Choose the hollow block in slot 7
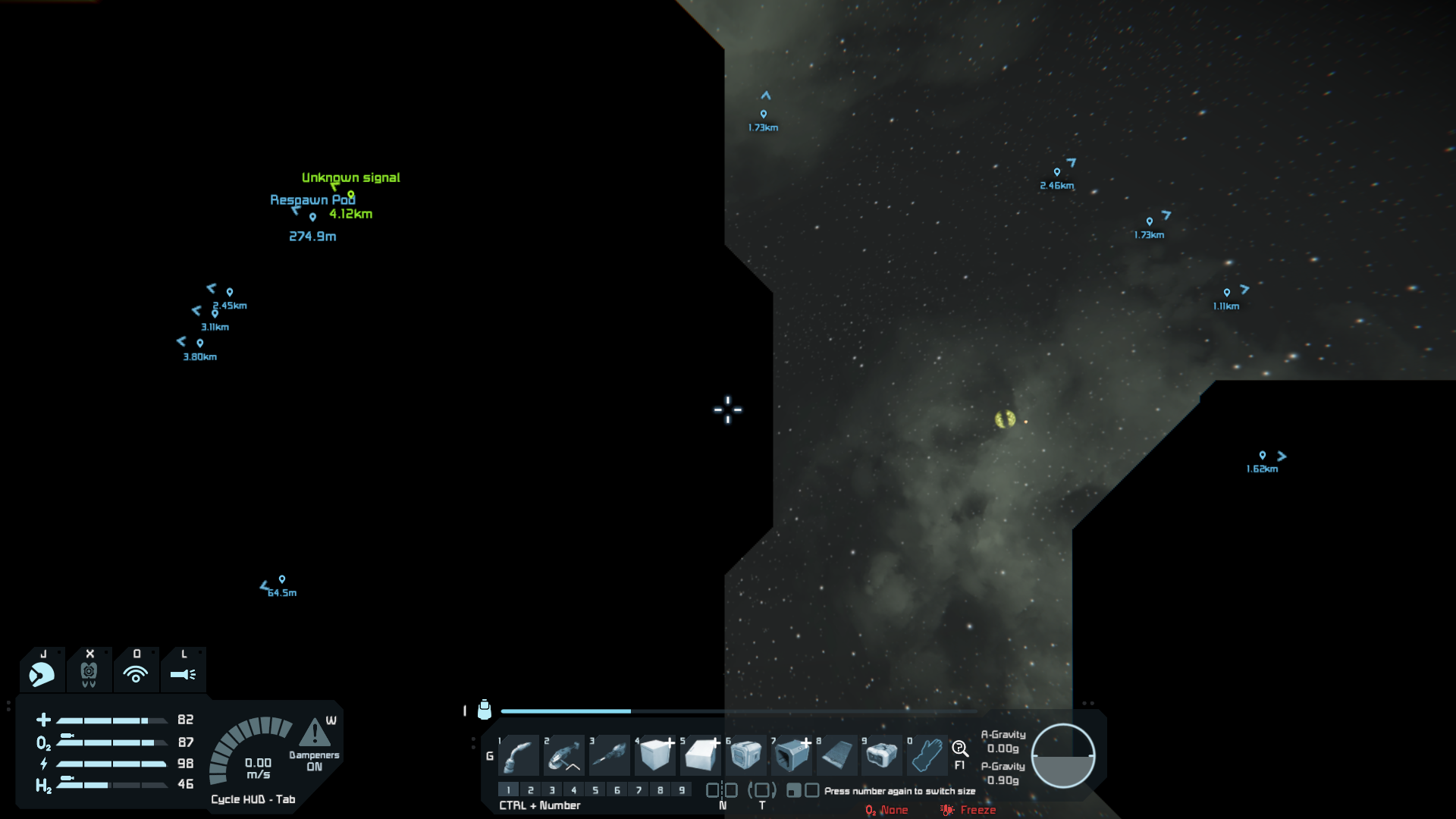The image size is (1456, 819). 792,755
